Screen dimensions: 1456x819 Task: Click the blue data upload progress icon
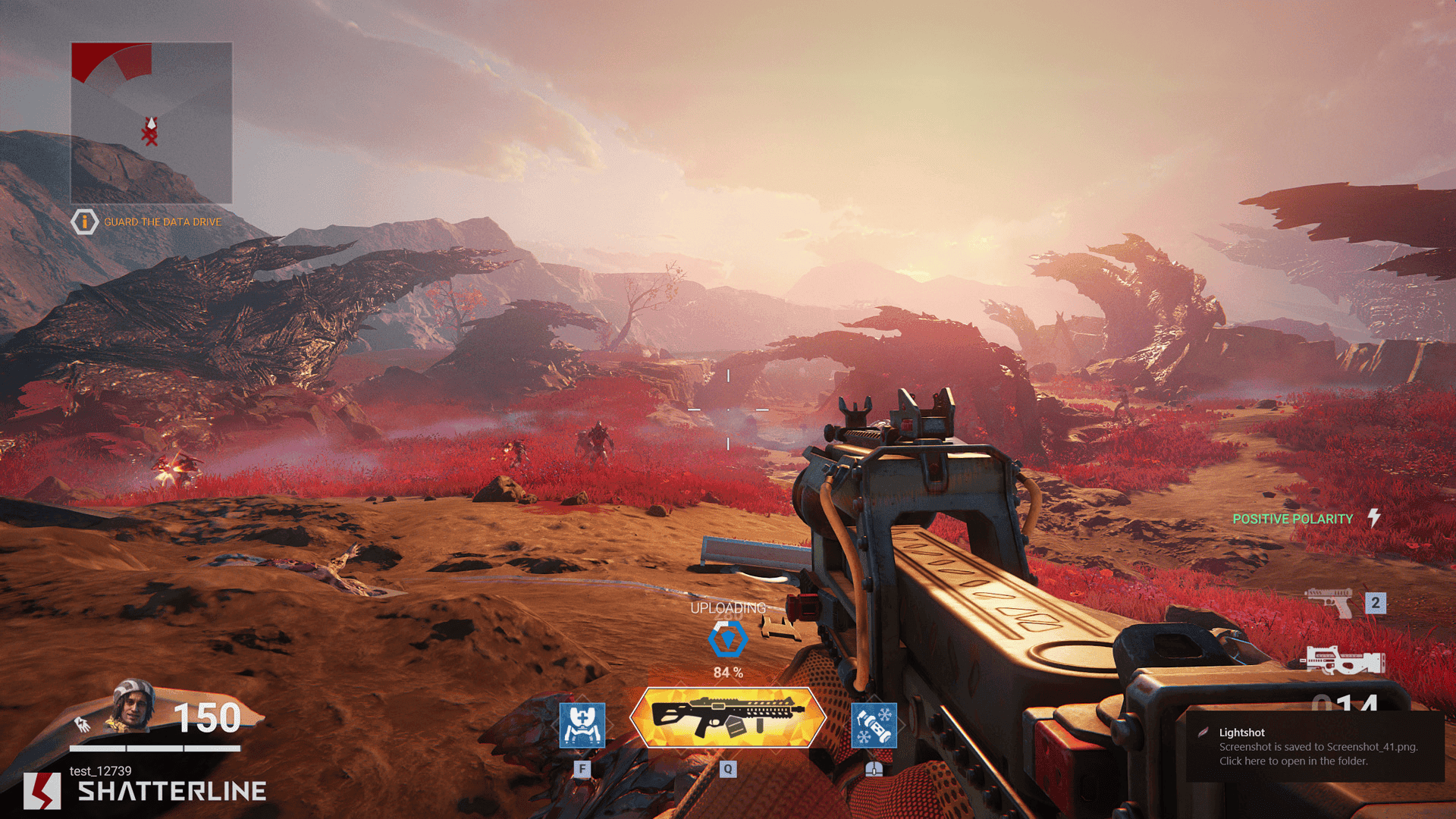click(727, 639)
